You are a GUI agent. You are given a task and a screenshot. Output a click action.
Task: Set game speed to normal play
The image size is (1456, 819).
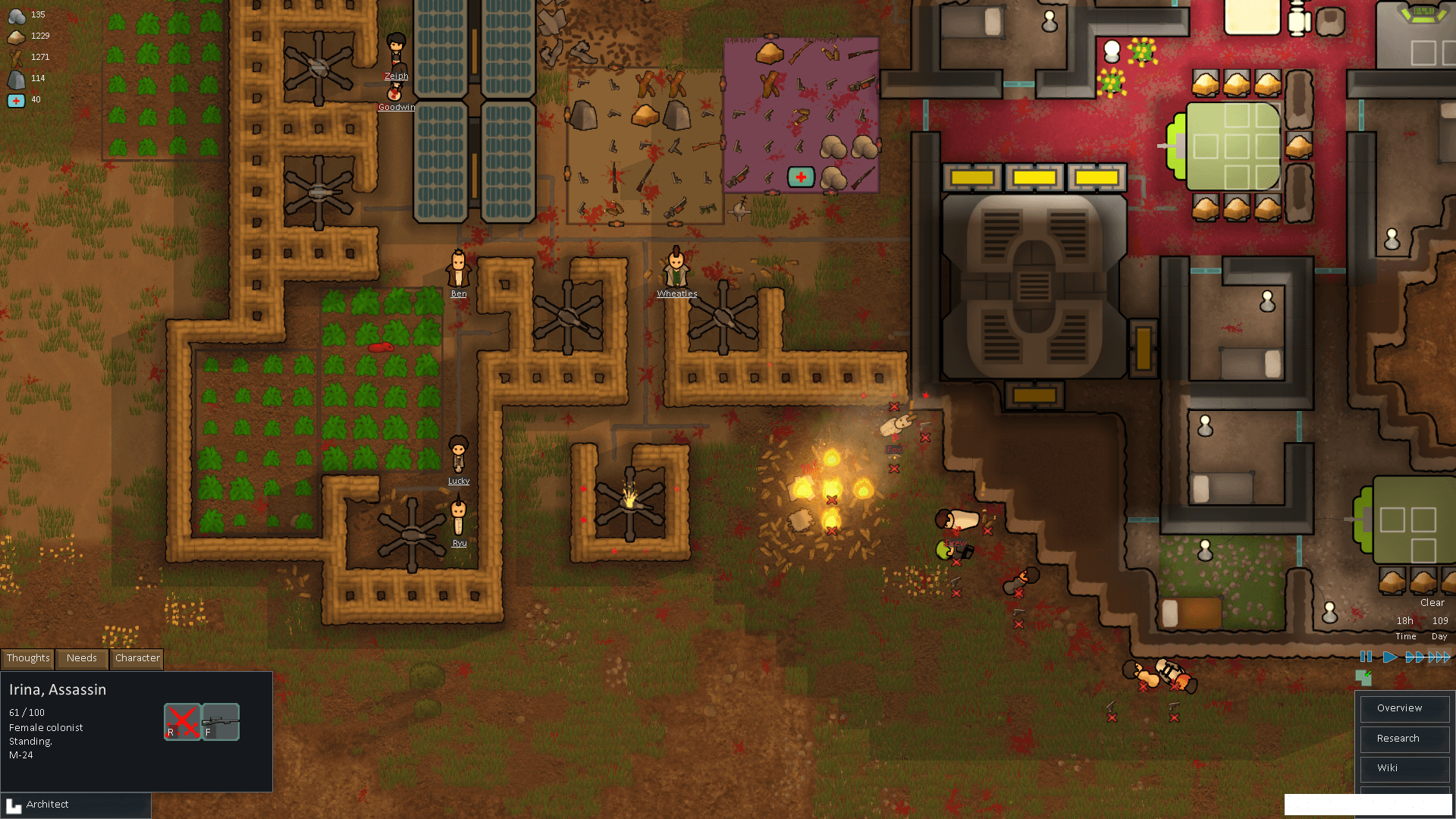pos(1389,657)
